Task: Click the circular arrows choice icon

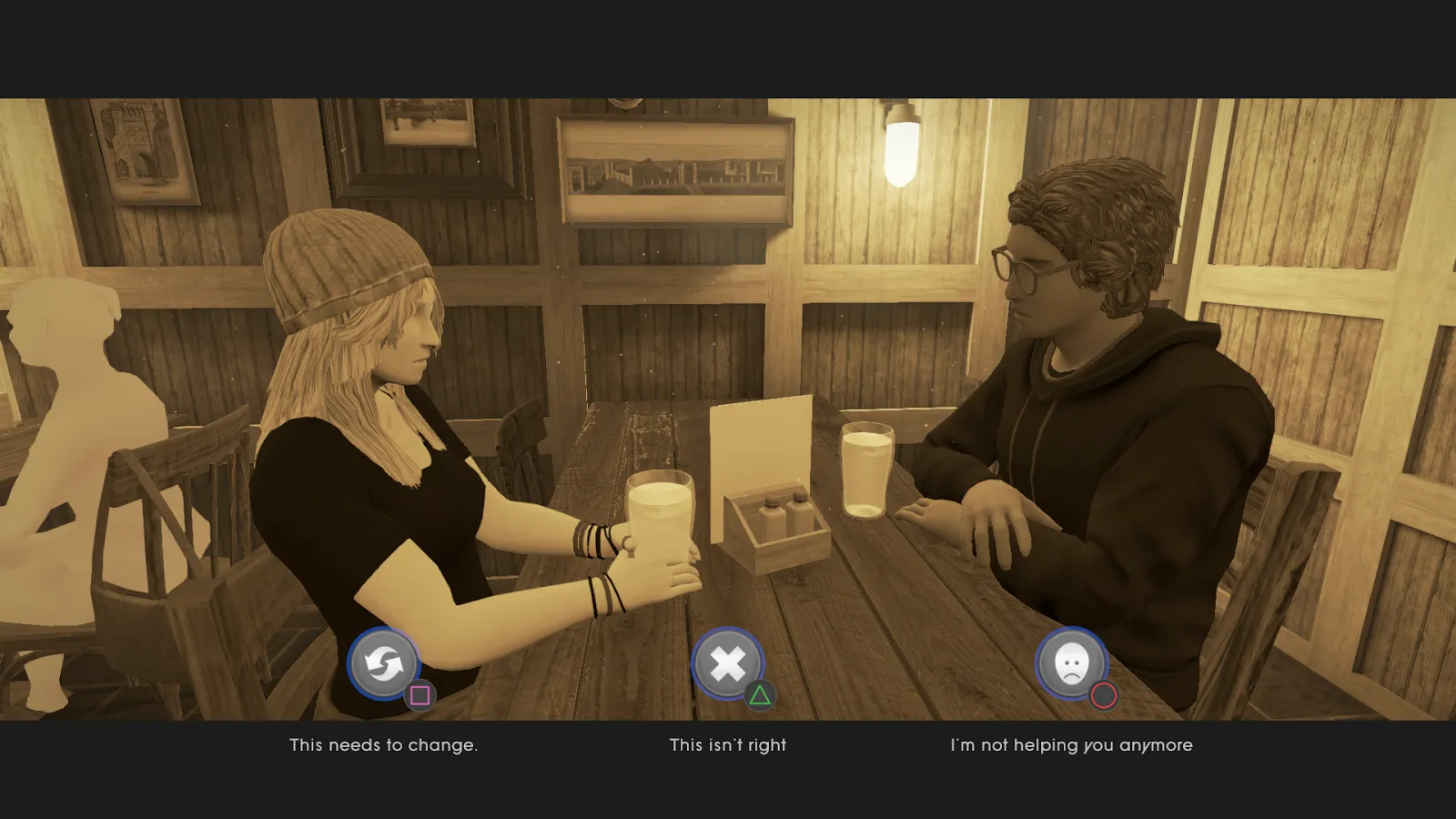Action: [384, 663]
